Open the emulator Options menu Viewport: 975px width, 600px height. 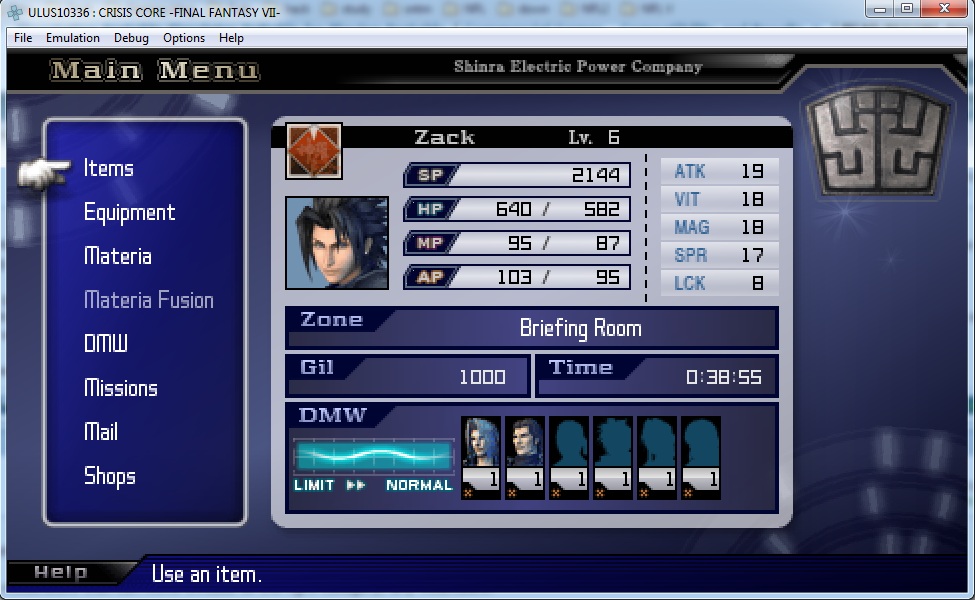point(184,38)
